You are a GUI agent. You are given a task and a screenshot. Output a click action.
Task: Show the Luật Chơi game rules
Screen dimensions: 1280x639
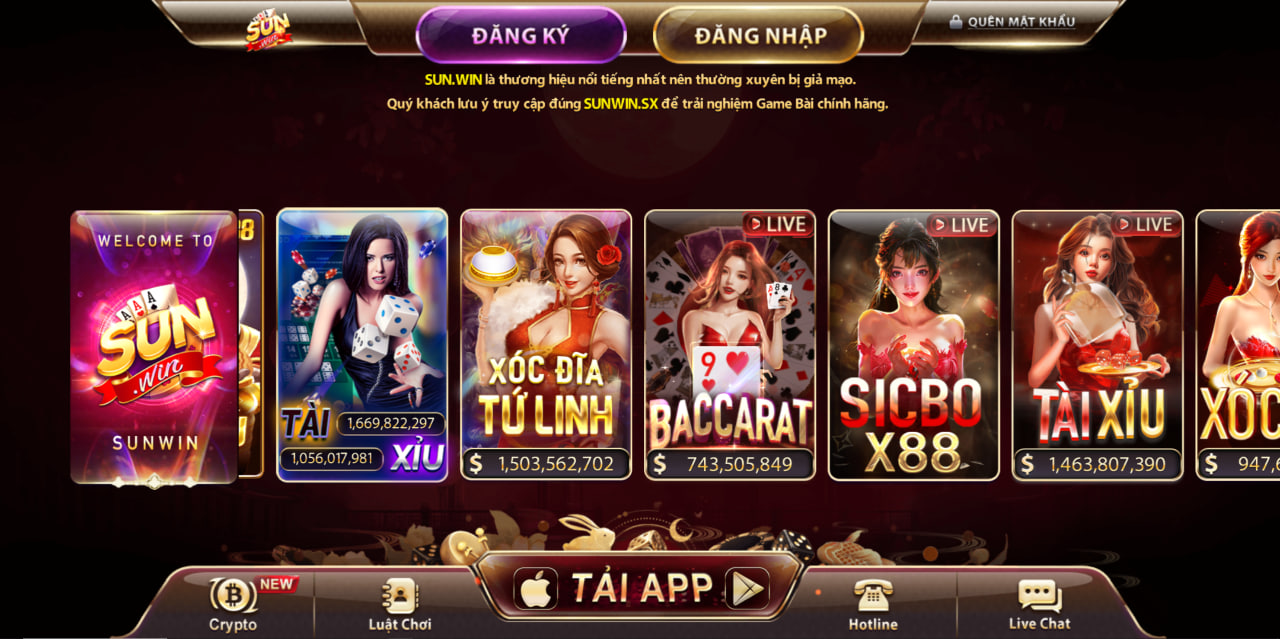400,604
